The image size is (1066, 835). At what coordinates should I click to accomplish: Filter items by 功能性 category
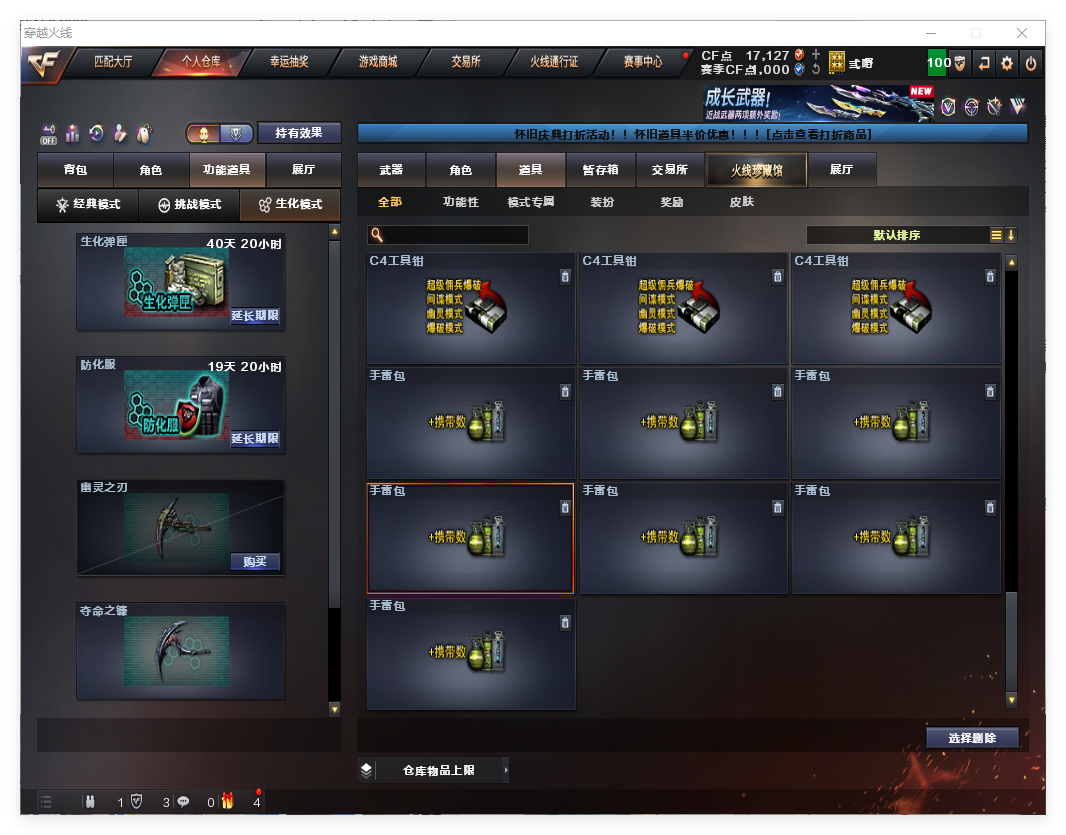(x=461, y=202)
